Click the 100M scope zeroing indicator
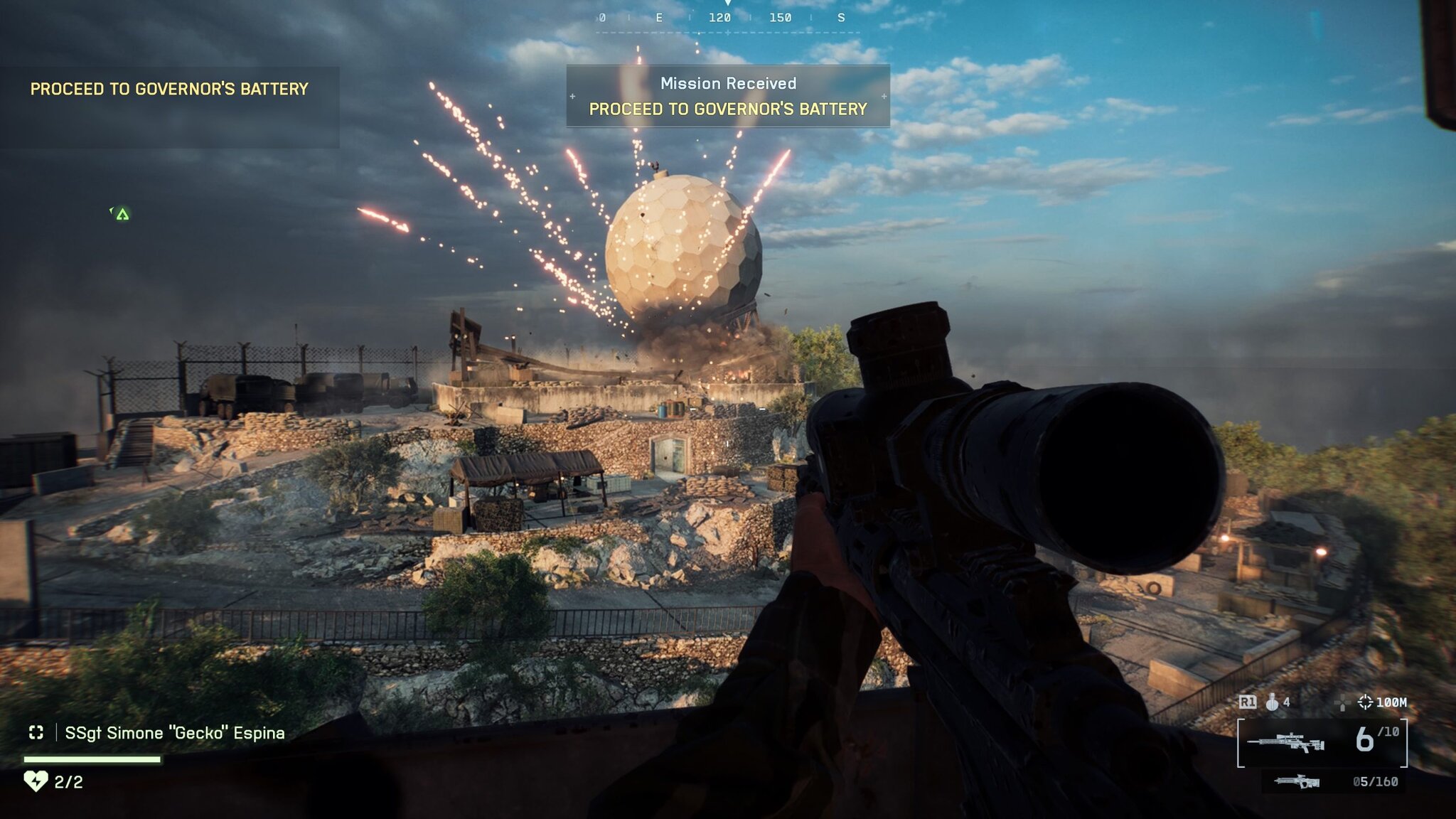The image size is (1456, 819). (1383, 702)
